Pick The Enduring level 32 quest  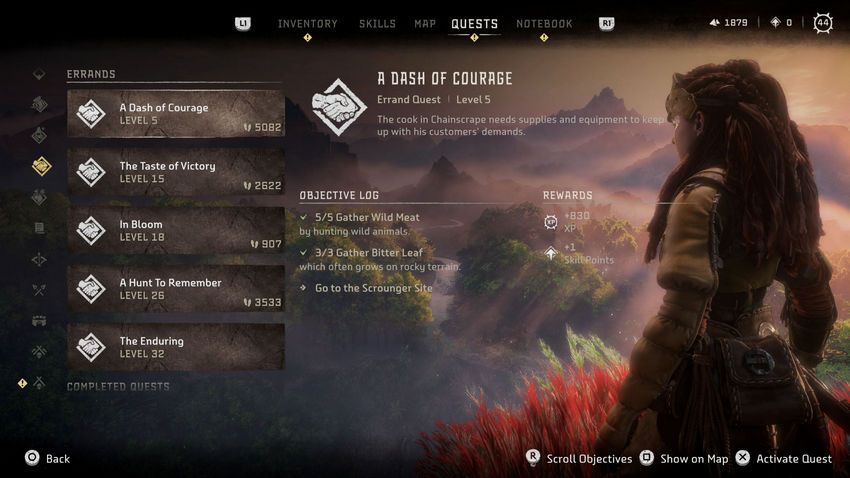[176, 347]
